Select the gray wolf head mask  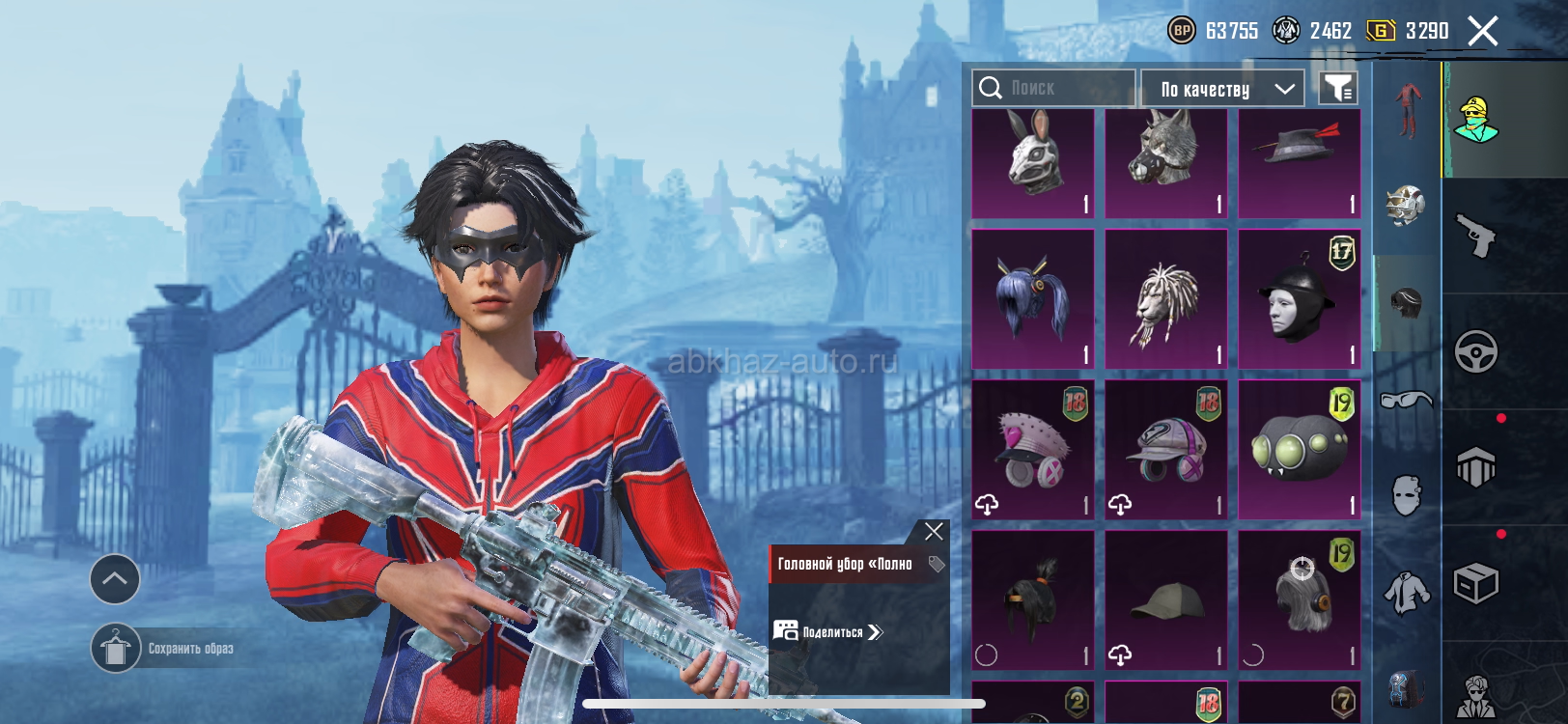pyautogui.click(x=1165, y=163)
